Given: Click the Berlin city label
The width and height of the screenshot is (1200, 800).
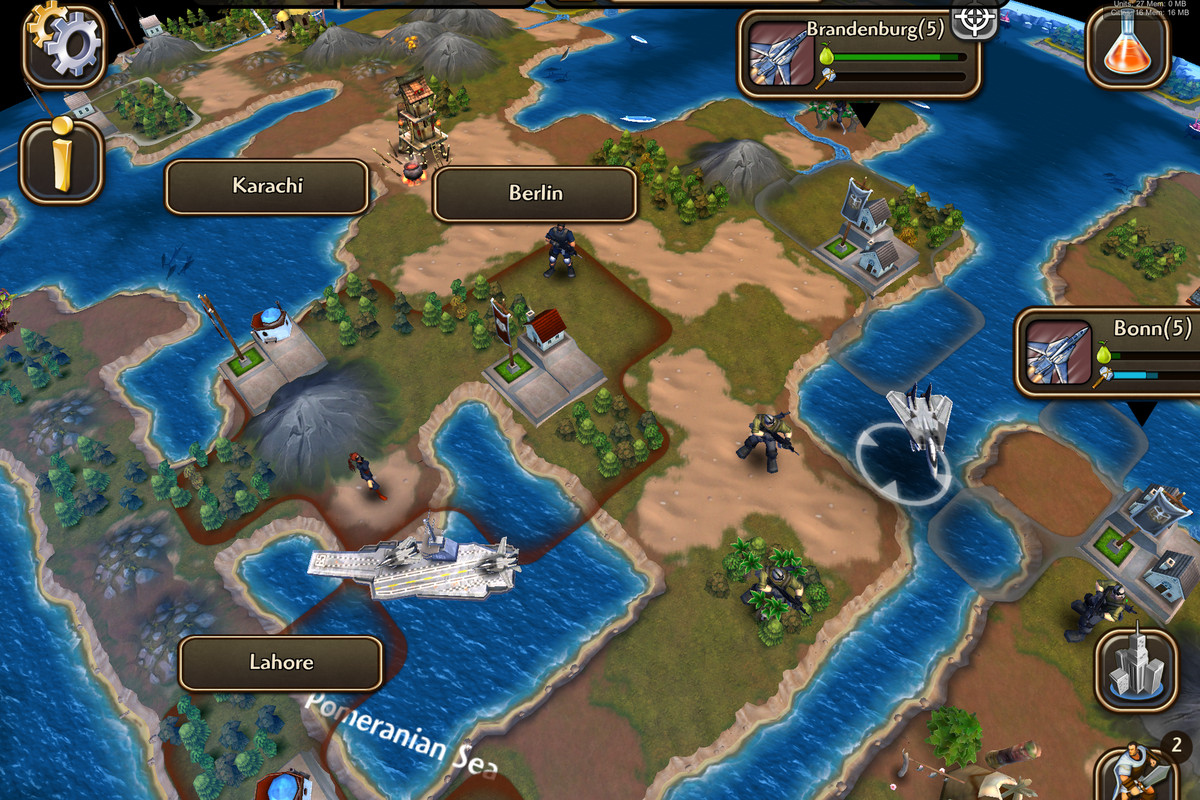Looking at the screenshot, I should (x=535, y=194).
